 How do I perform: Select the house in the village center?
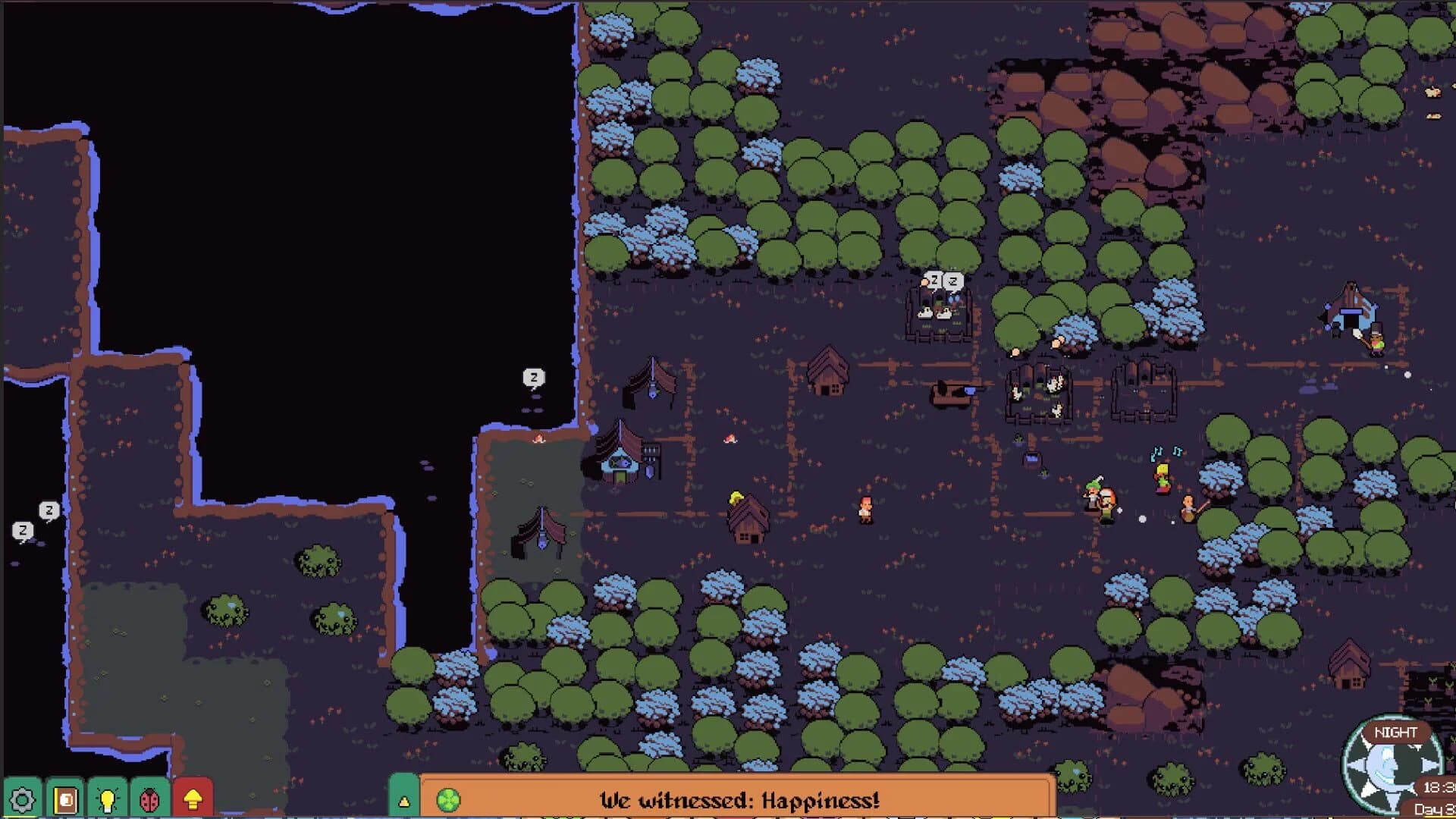pyautogui.click(x=828, y=372)
